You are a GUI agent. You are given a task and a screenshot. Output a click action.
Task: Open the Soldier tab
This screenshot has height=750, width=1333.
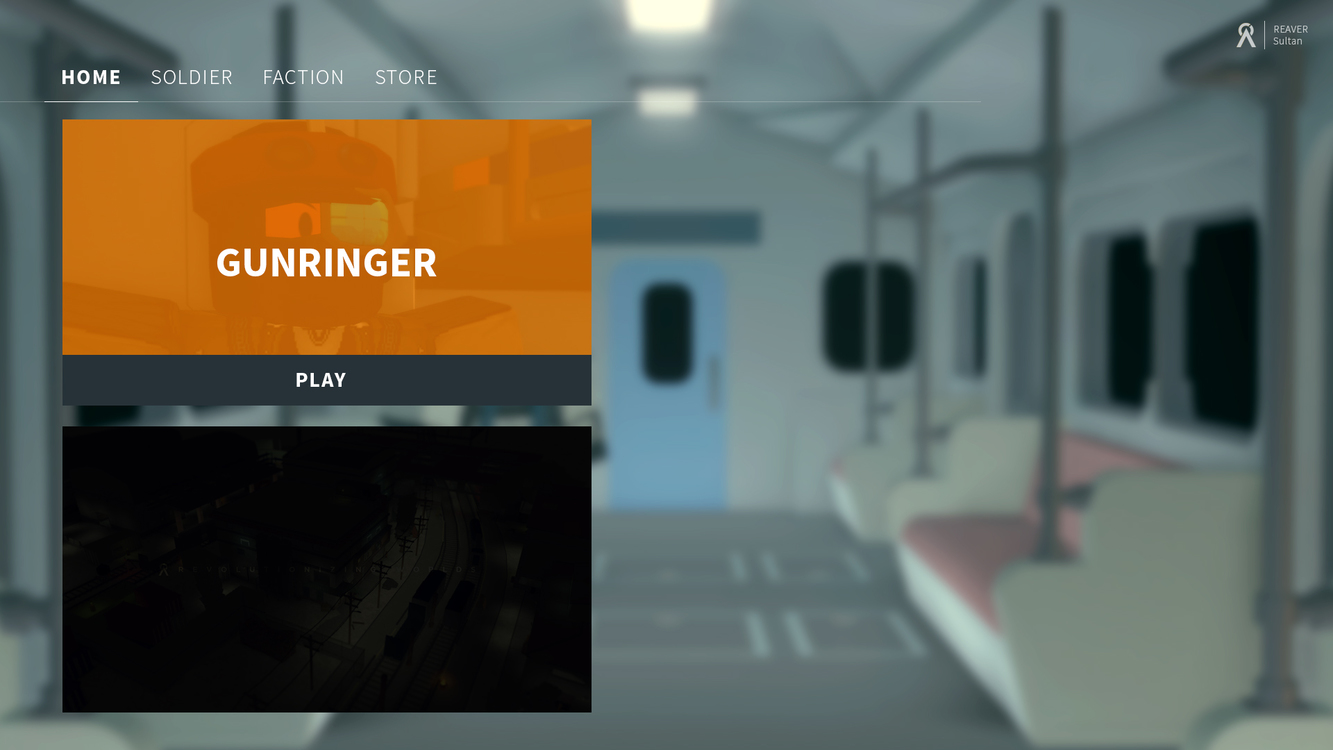click(x=191, y=77)
